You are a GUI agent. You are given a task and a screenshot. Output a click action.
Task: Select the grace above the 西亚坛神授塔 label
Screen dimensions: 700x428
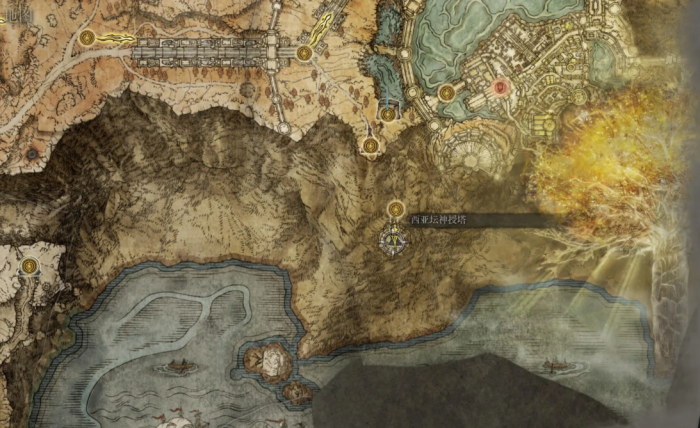pos(396,208)
